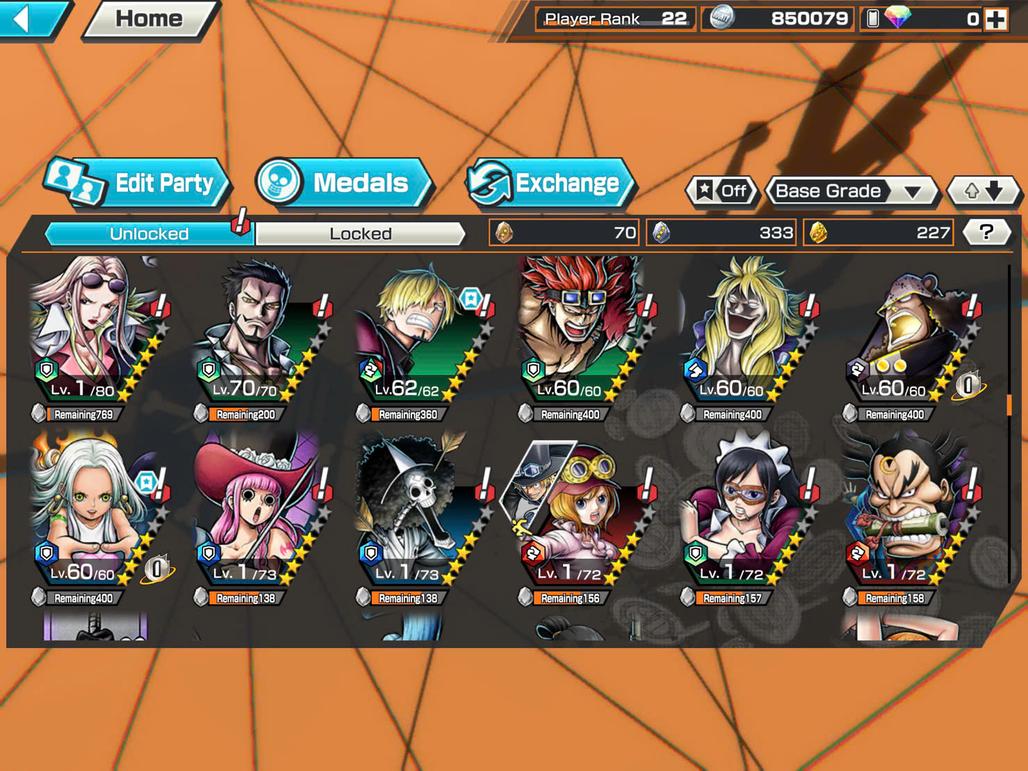The width and height of the screenshot is (1028, 771).
Task: Open the question mark help button
Action: tap(986, 233)
